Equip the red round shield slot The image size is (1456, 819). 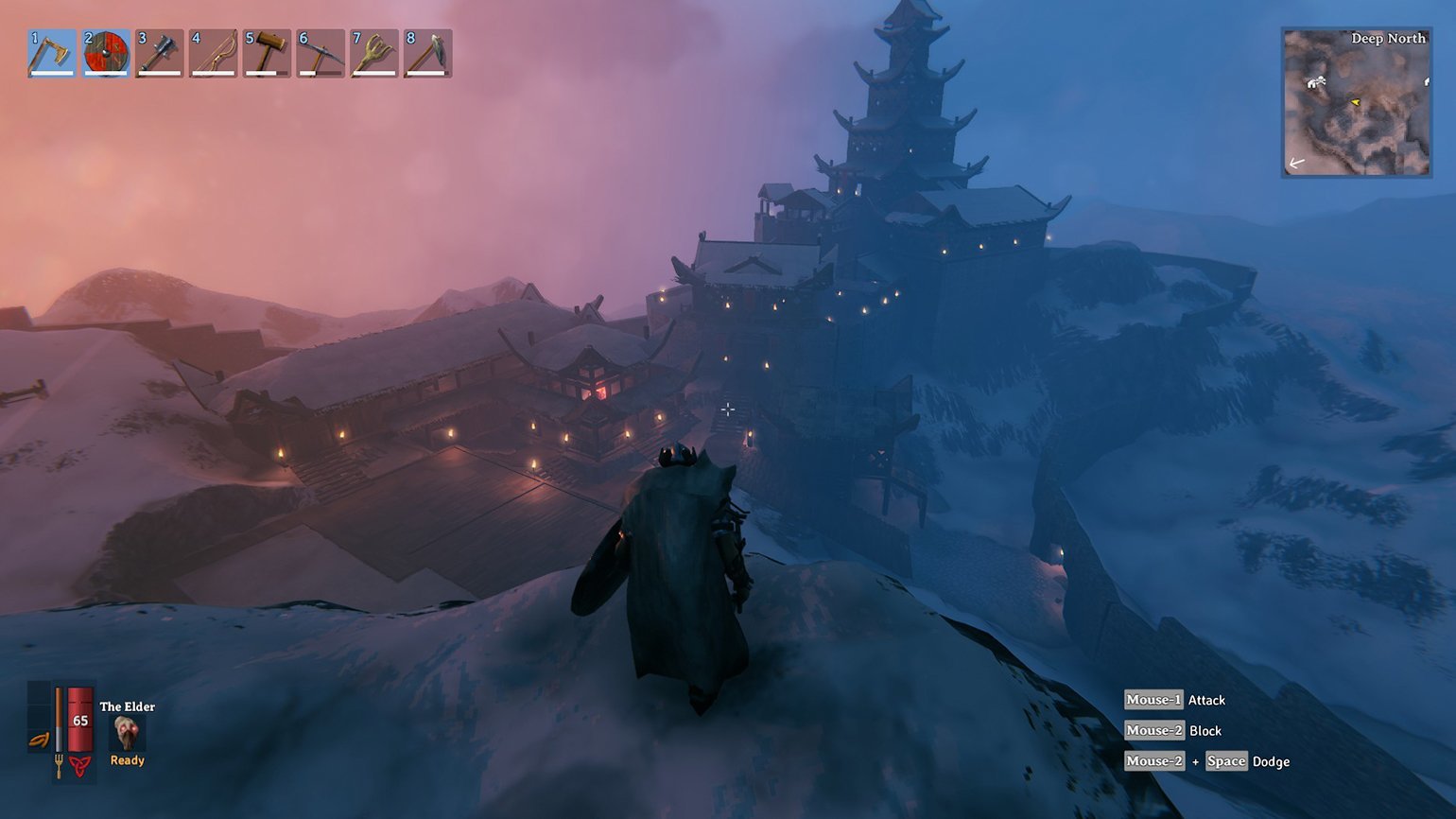[106, 53]
